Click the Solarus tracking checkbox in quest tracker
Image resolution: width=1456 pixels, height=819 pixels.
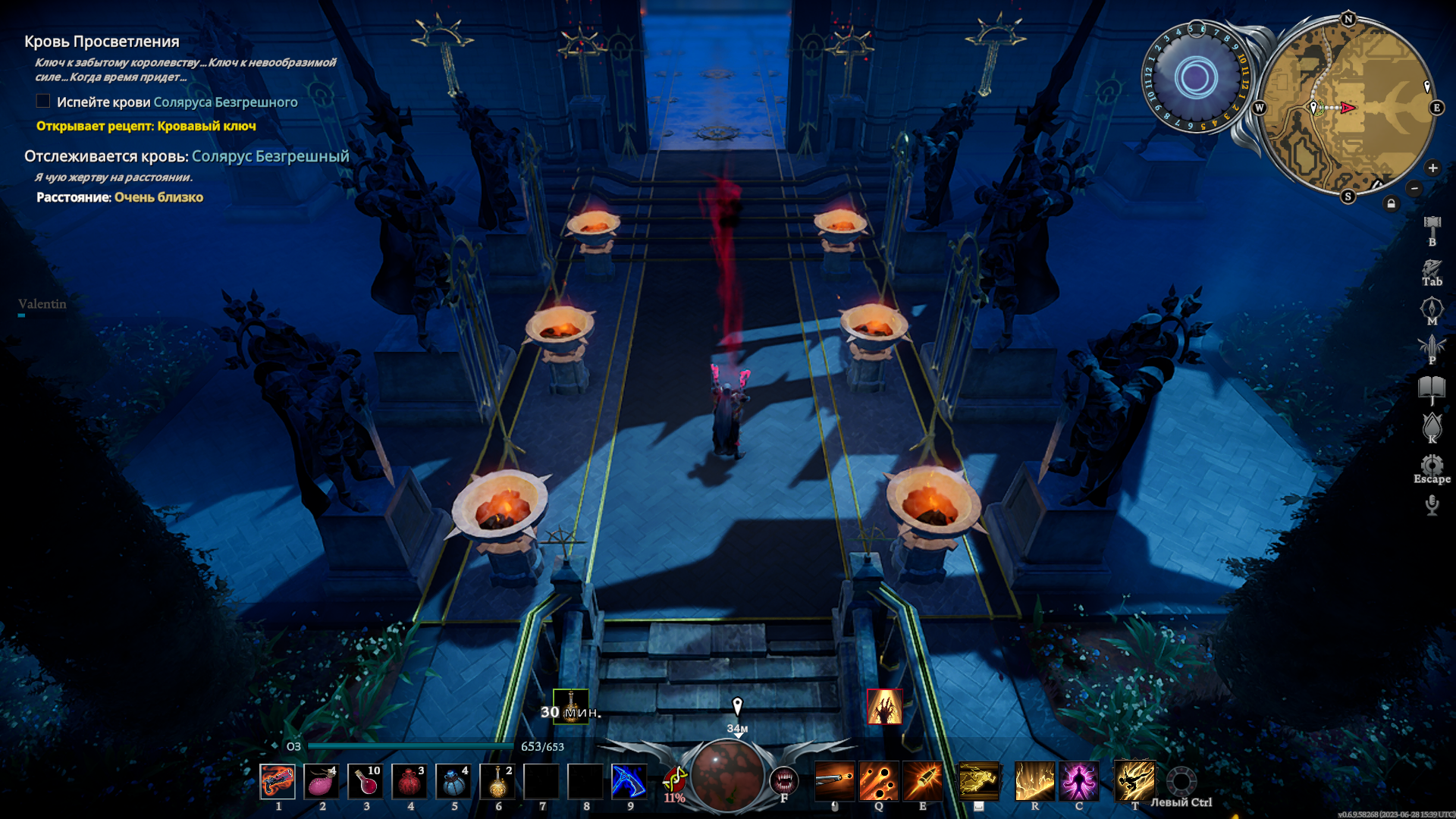[x=43, y=101]
